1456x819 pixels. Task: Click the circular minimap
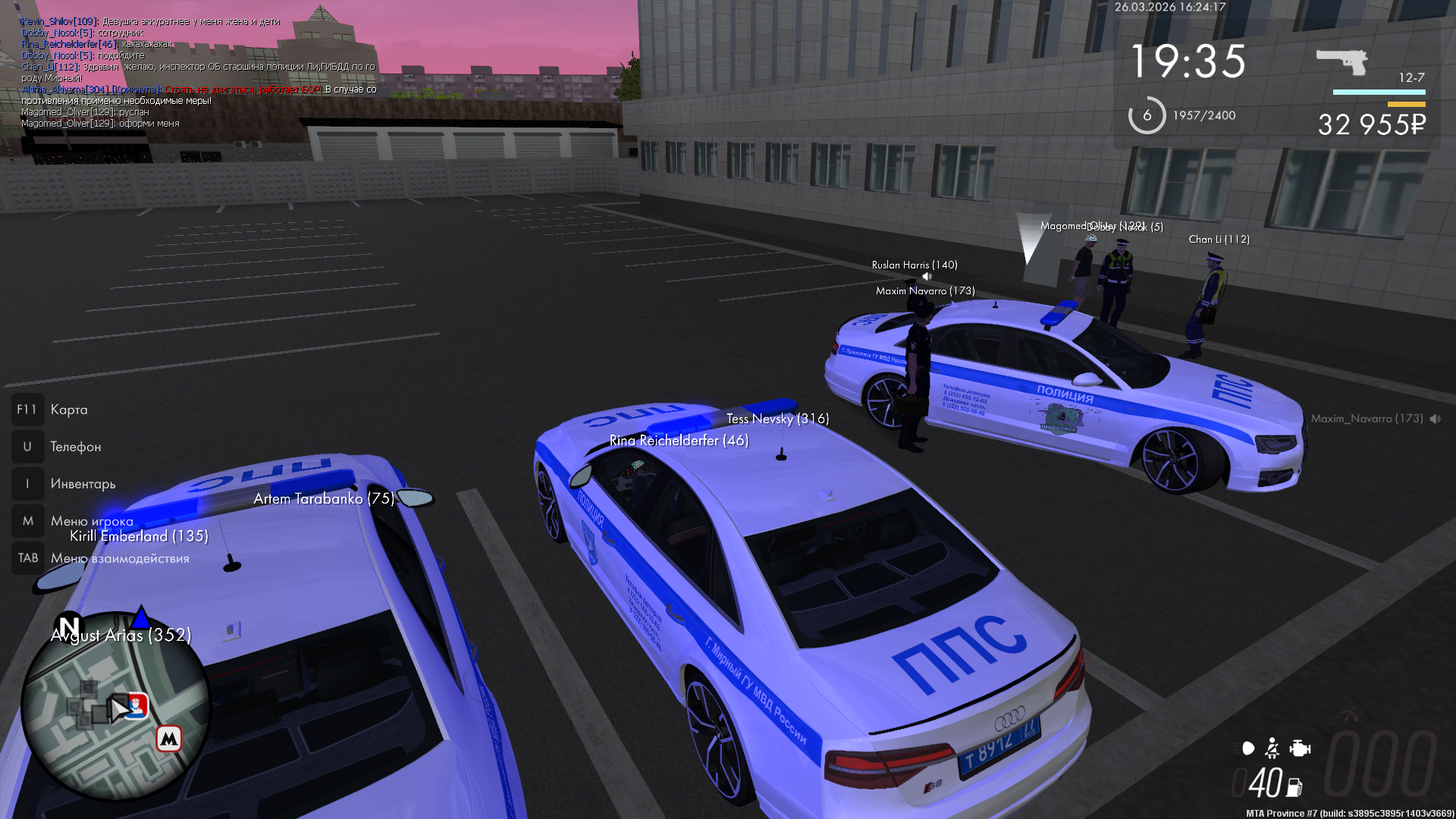coord(115,706)
